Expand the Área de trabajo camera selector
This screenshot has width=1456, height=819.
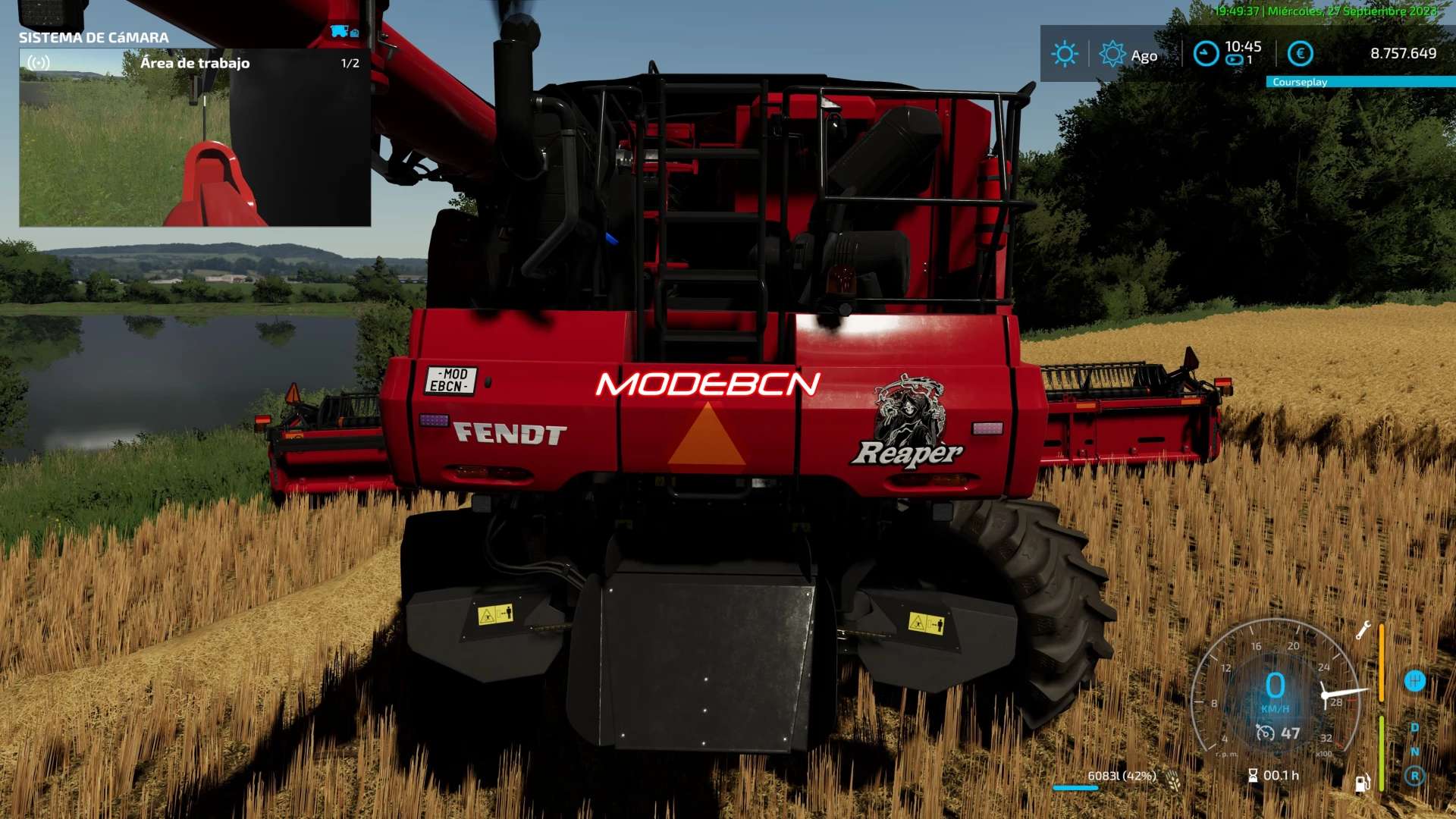click(194, 63)
